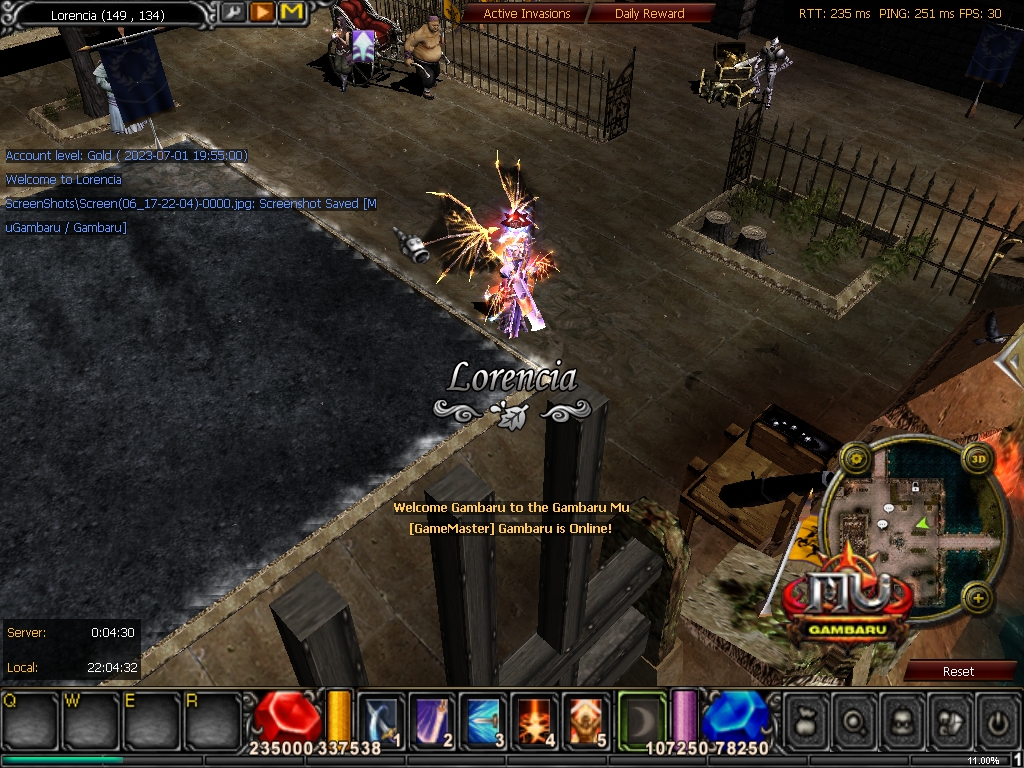Open the character face menu icon
Image resolution: width=1024 pixels, height=768 pixels.
click(x=902, y=719)
